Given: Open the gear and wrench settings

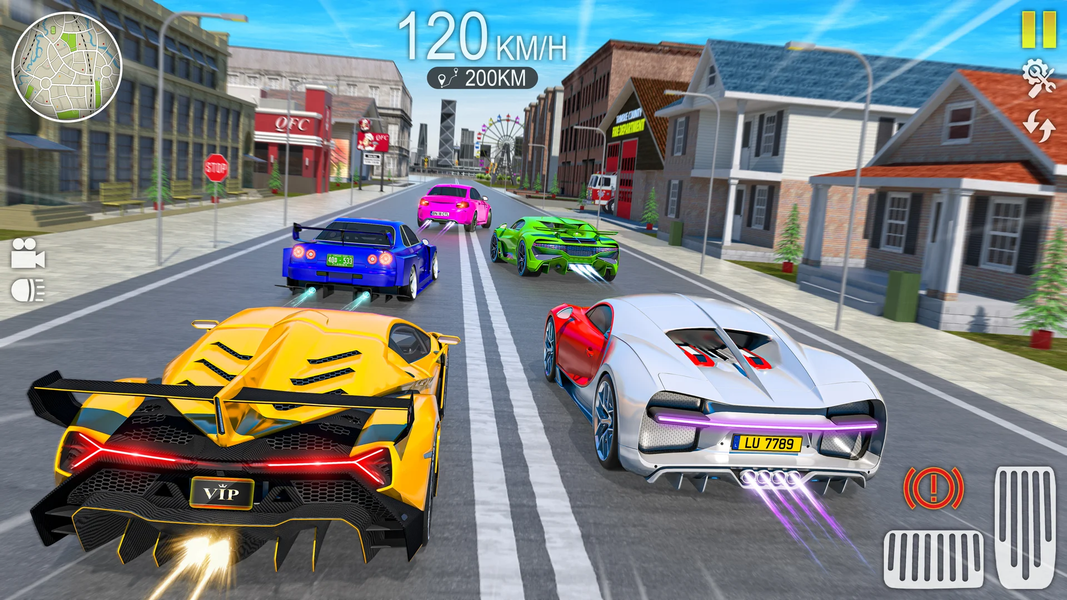Looking at the screenshot, I should [x=1039, y=78].
